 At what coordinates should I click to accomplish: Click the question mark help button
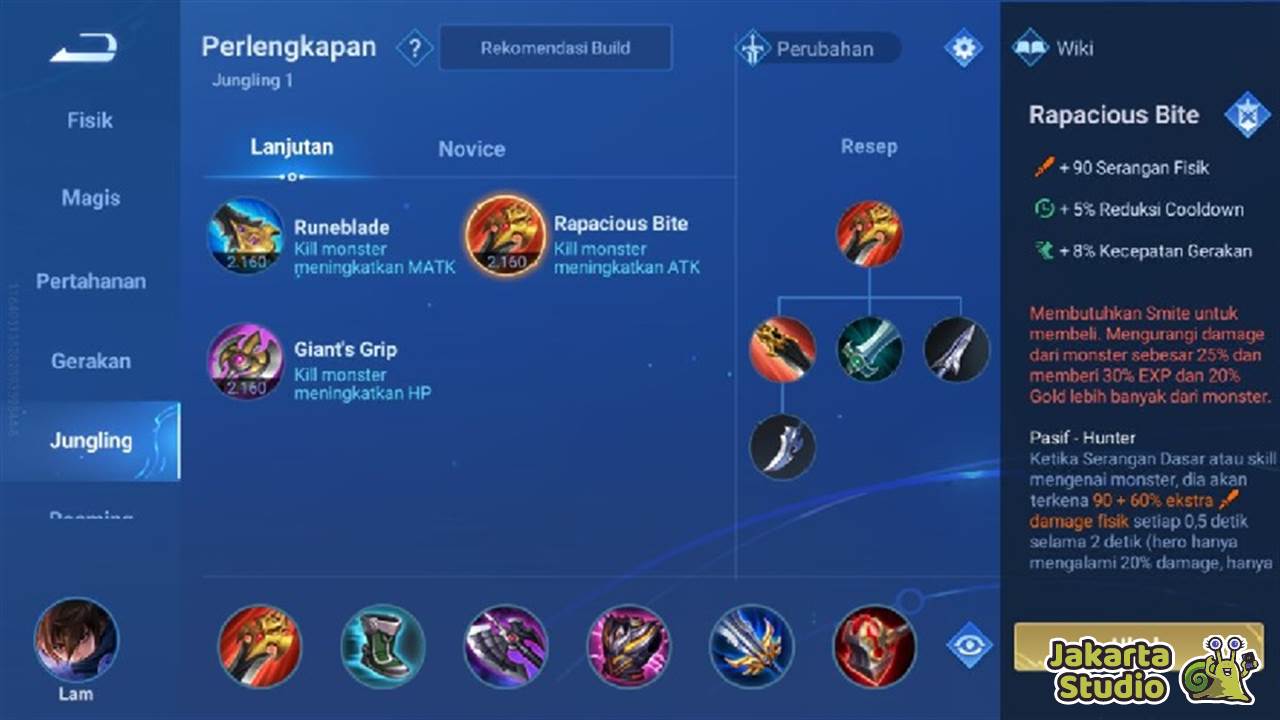[x=415, y=47]
